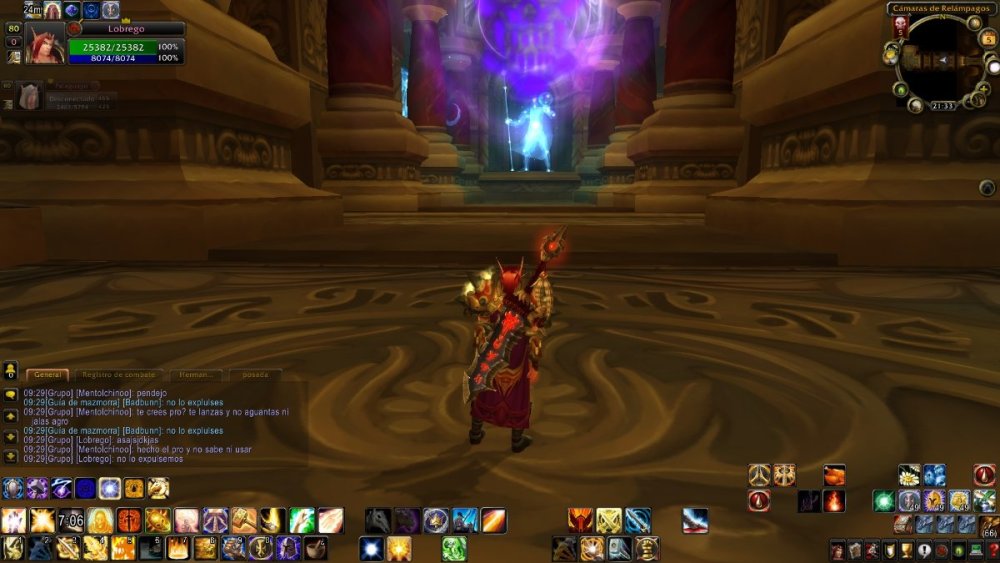Cast the fire flame spell icon
Image resolution: width=1000 pixels, height=563 pixels.
(x=834, y=501)
